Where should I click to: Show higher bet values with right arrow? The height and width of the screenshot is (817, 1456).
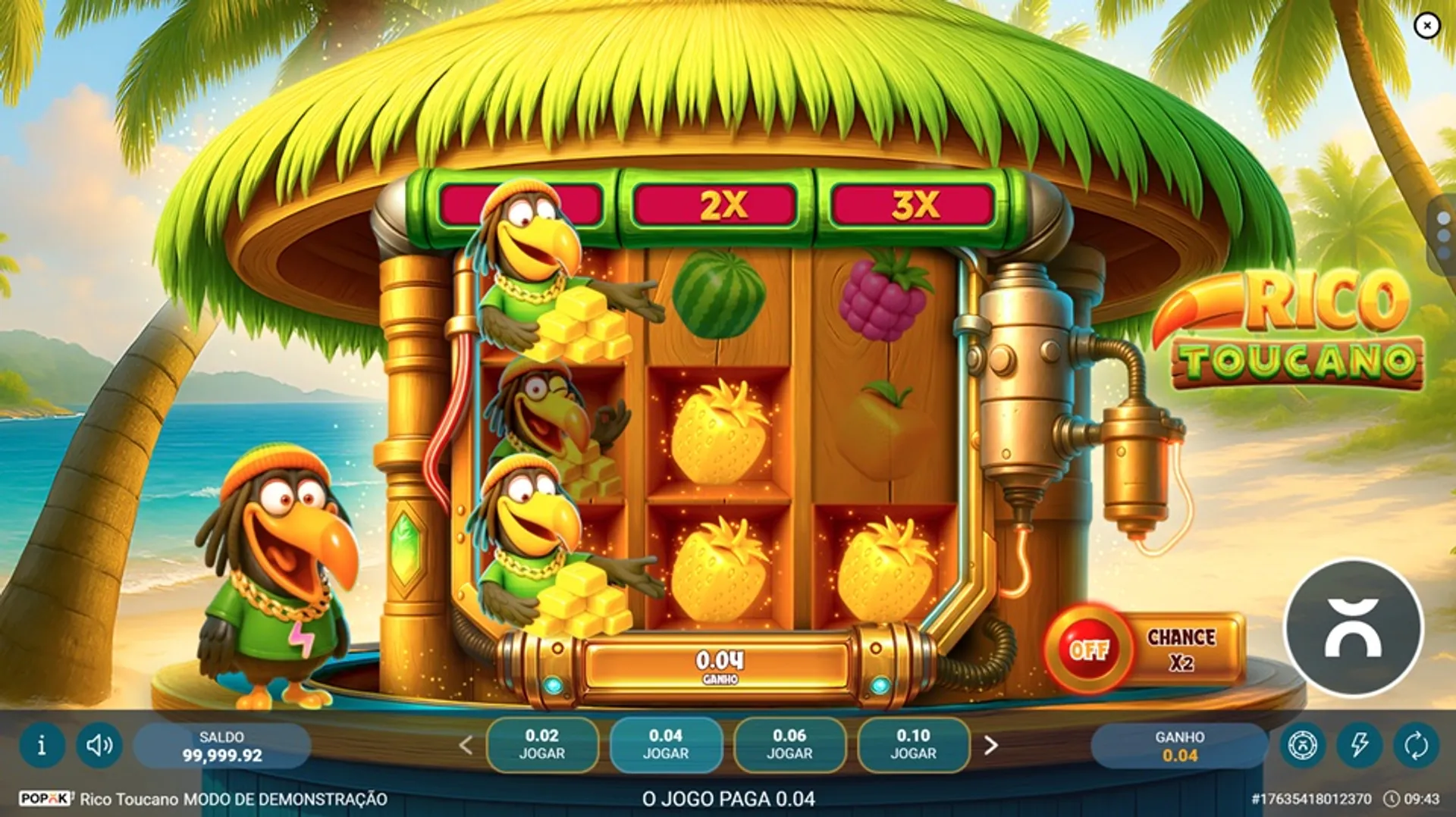(x=990, y=745)
